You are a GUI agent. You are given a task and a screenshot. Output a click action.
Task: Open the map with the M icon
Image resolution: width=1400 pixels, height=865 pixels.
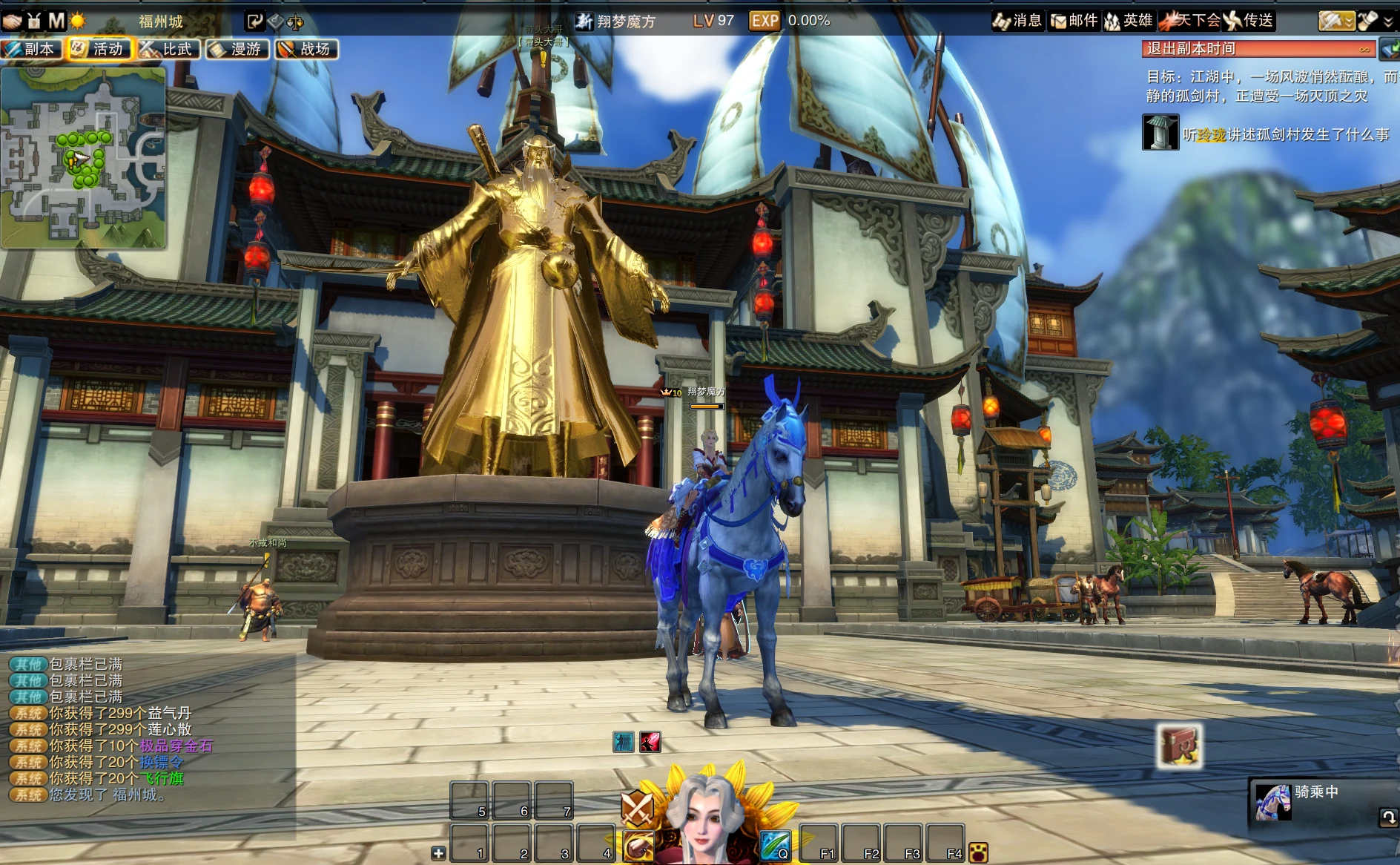[56, 21]
